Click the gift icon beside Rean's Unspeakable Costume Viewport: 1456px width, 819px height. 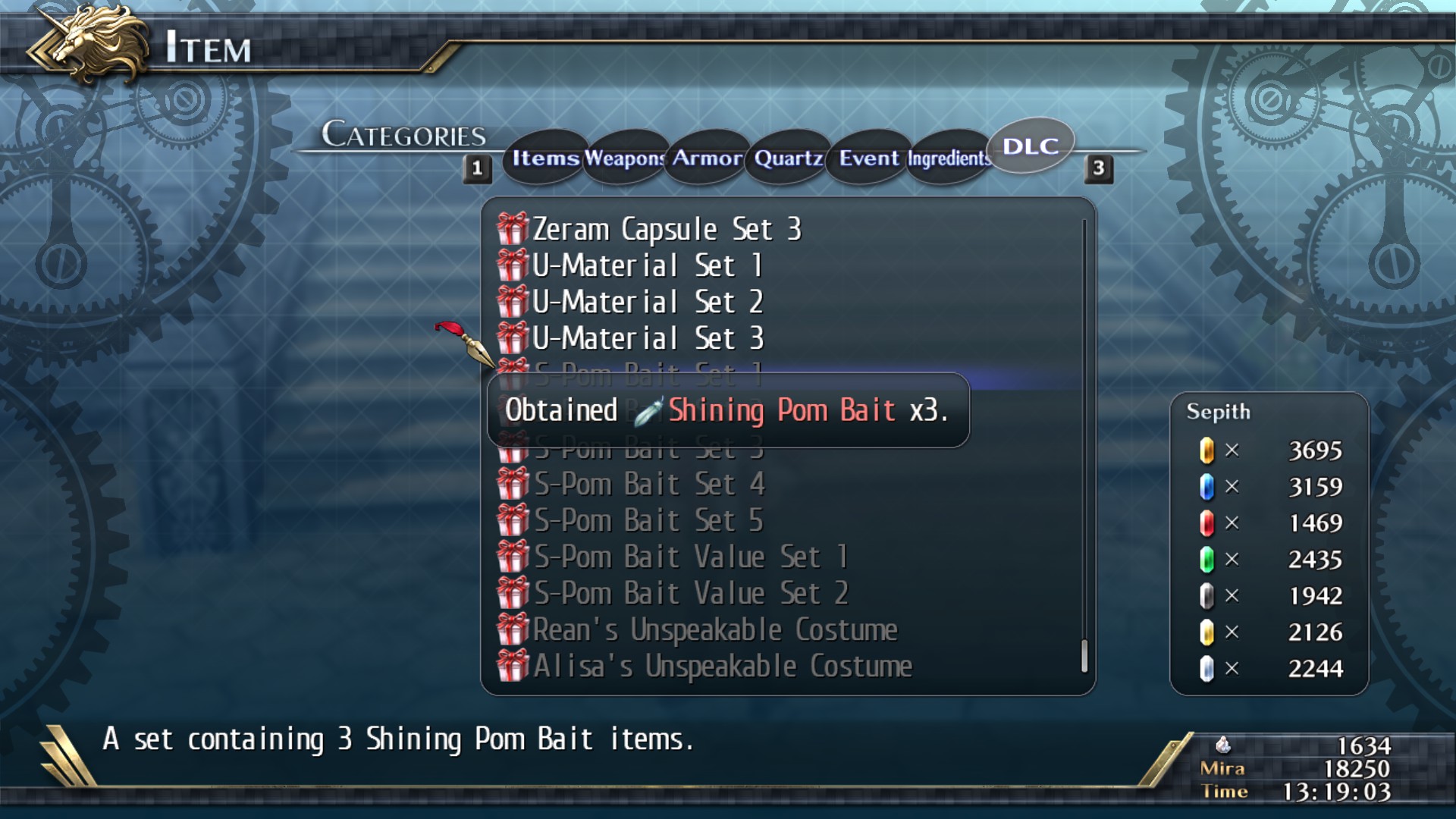(x=513, y=629)
